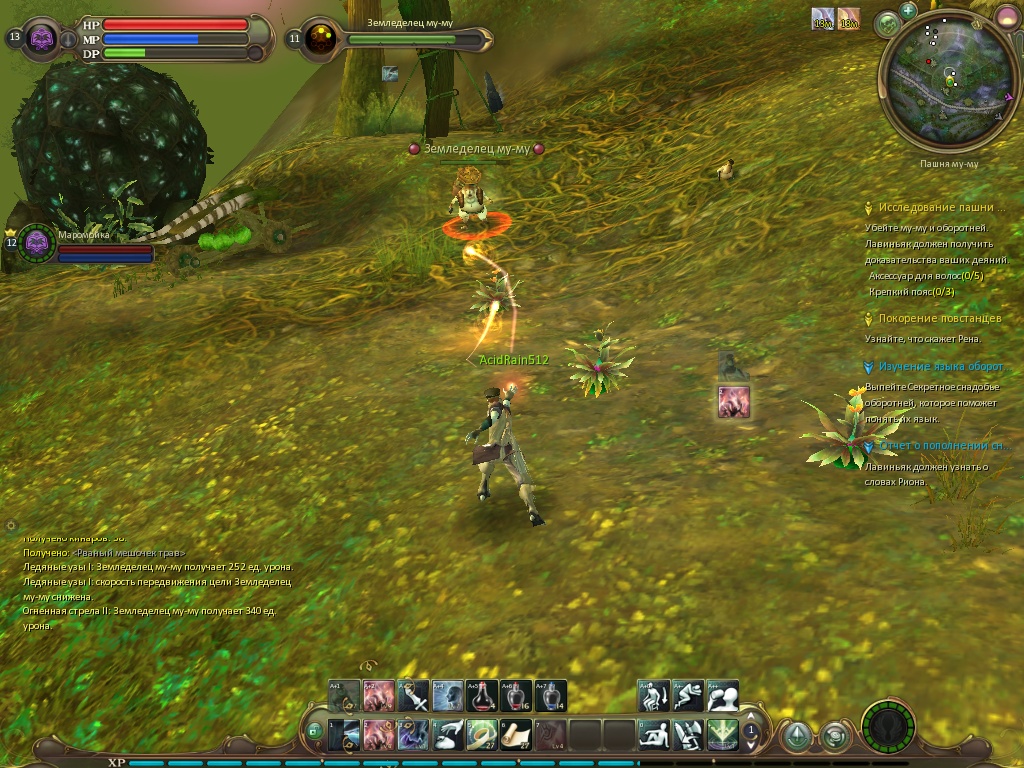Open quest 'Изучение языка оборот...' in tracker
Screen dimensions: 1024x768
tap(940, 367)
